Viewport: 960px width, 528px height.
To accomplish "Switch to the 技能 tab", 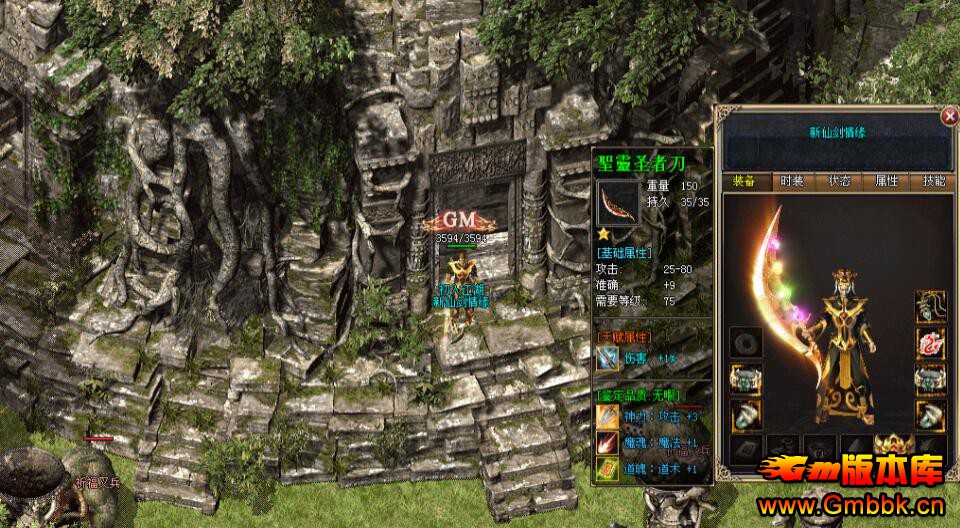I will [933, 182].
